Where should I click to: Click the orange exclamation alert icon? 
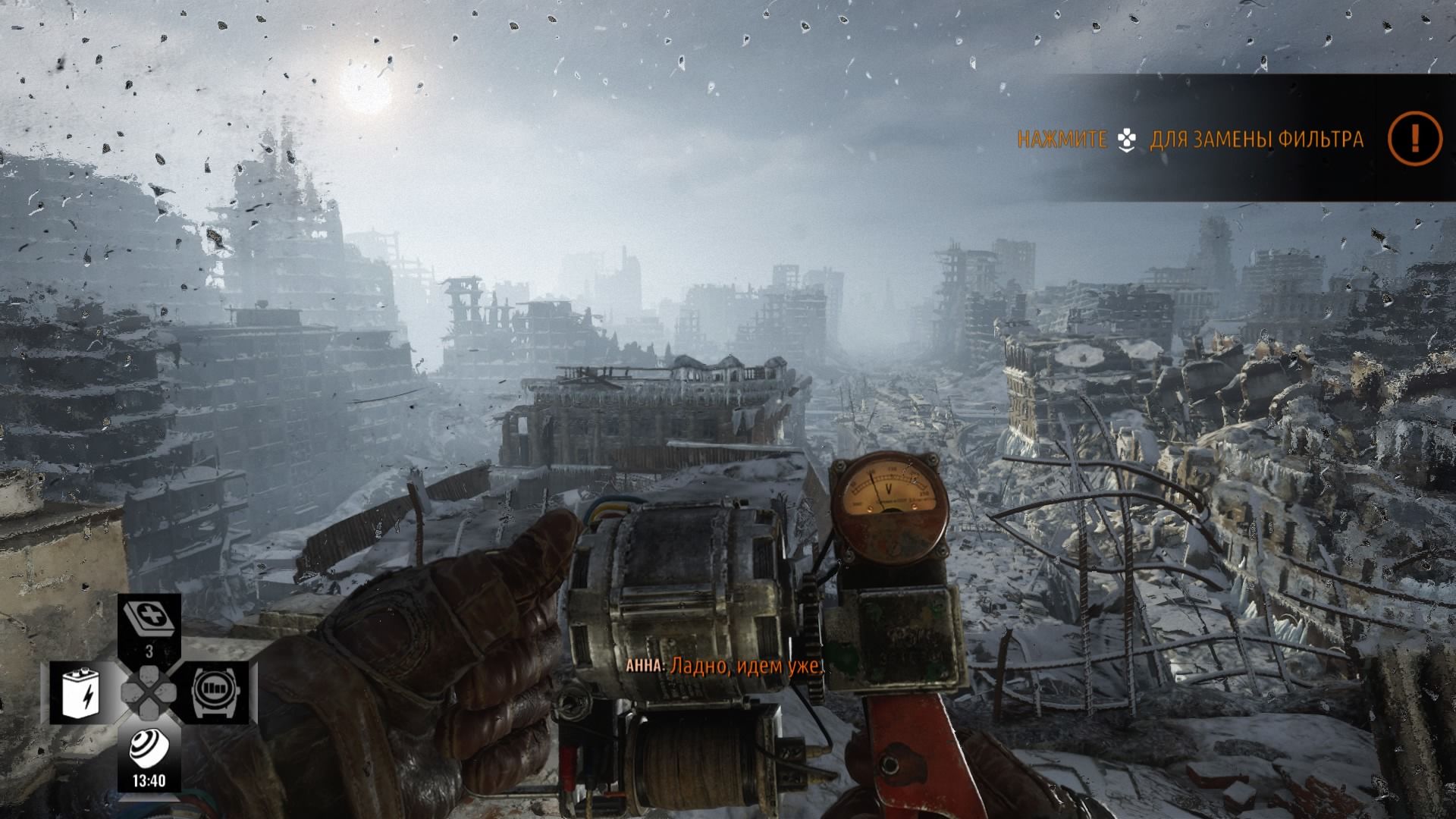click(x=1414, y=138)
